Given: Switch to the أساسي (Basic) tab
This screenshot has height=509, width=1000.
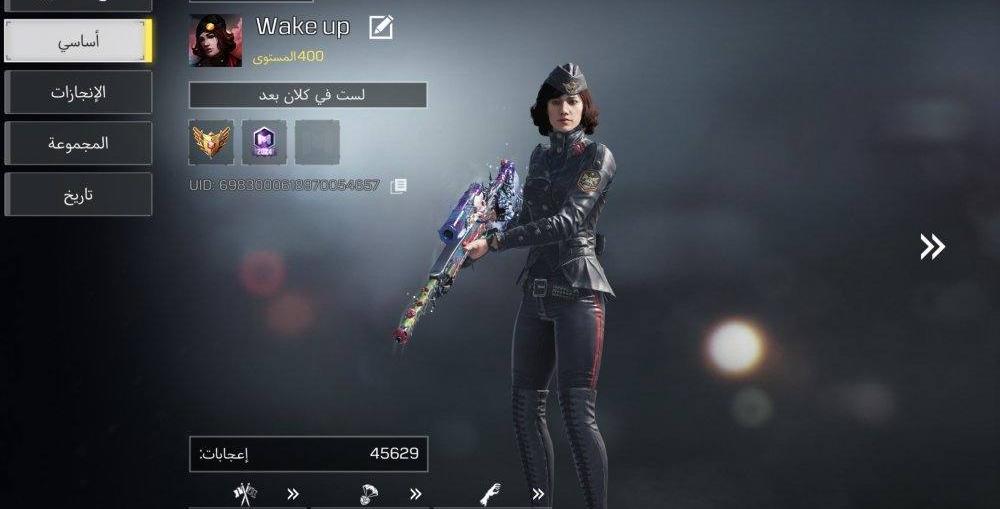Looking at the screenshot, I should coord(78,41).
